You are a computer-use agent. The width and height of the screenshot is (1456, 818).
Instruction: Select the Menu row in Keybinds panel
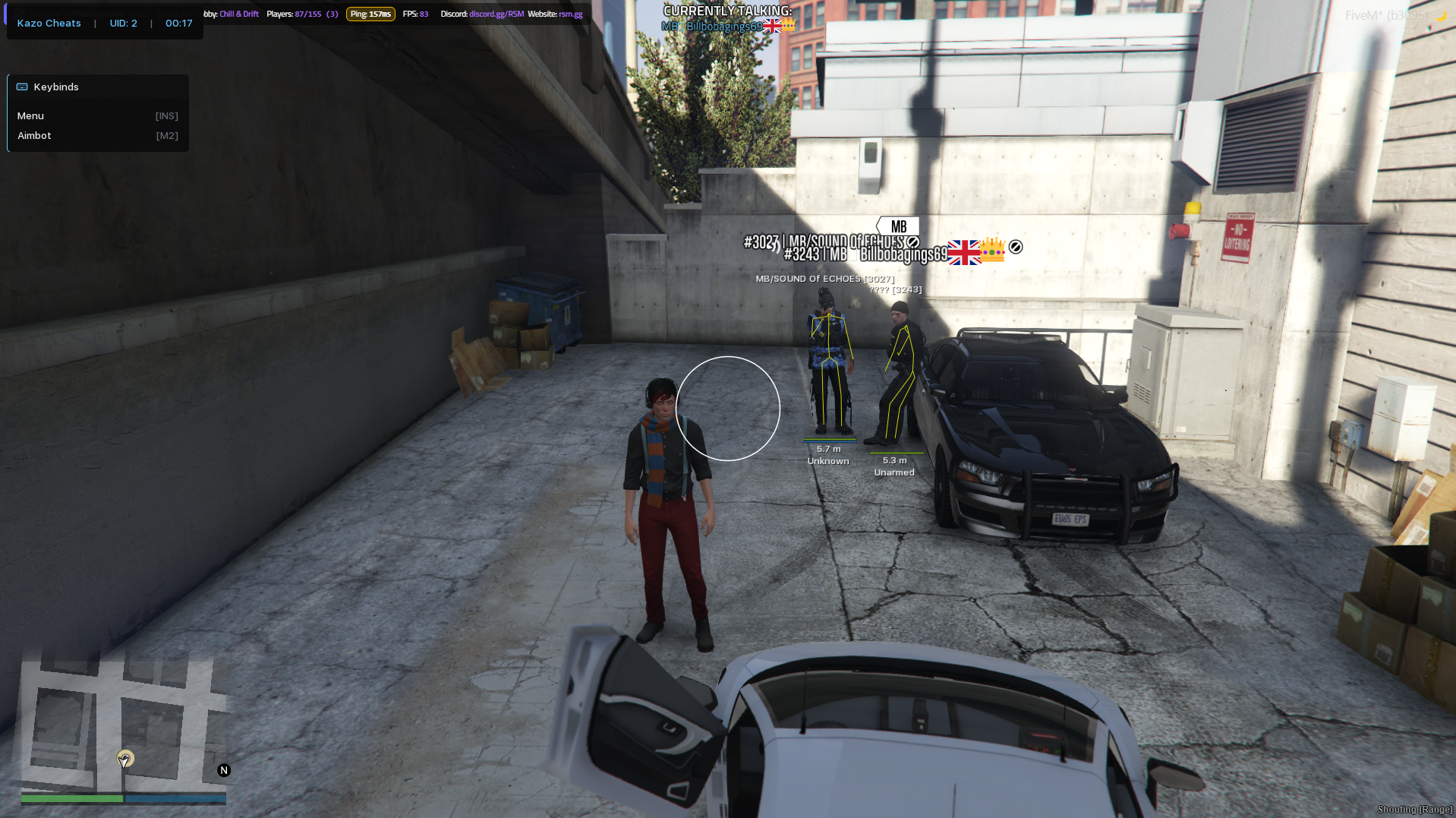point(97,116)
